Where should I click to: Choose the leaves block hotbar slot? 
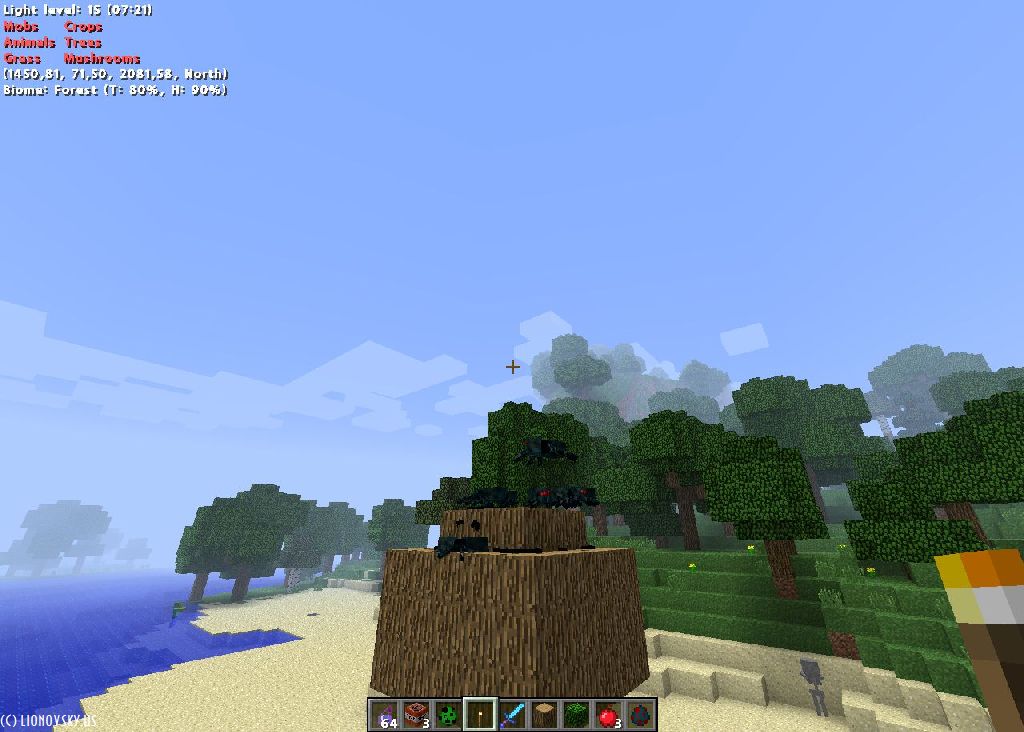click(577, 714)
